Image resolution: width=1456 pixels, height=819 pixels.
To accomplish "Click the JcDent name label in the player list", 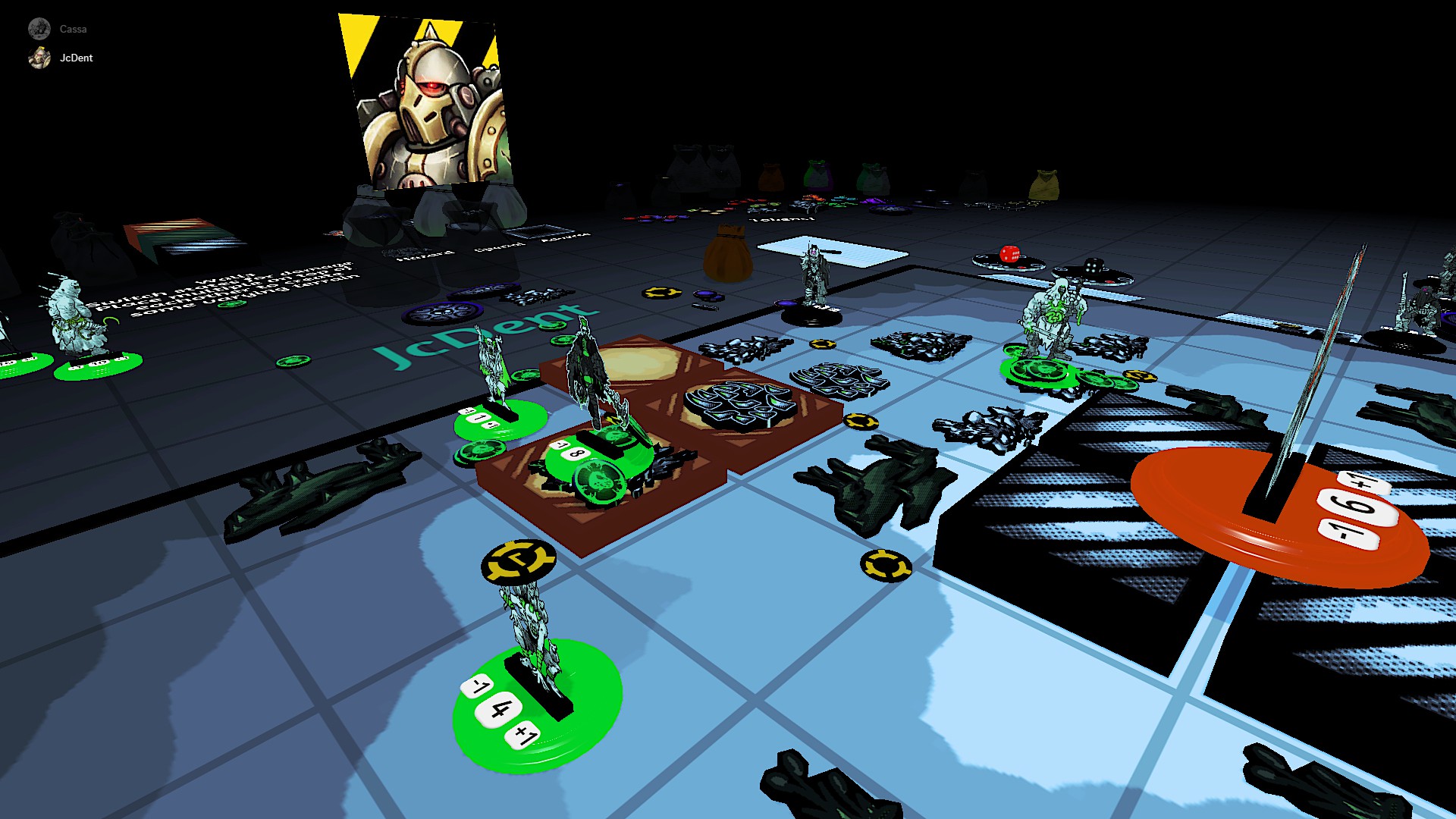I will tap(77, 58).
